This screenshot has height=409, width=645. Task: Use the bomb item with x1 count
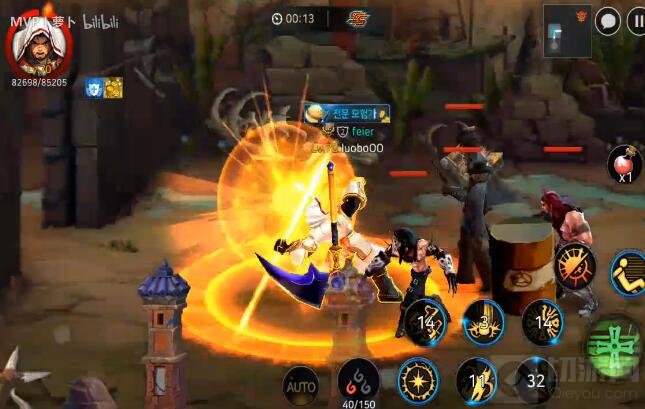624,162
